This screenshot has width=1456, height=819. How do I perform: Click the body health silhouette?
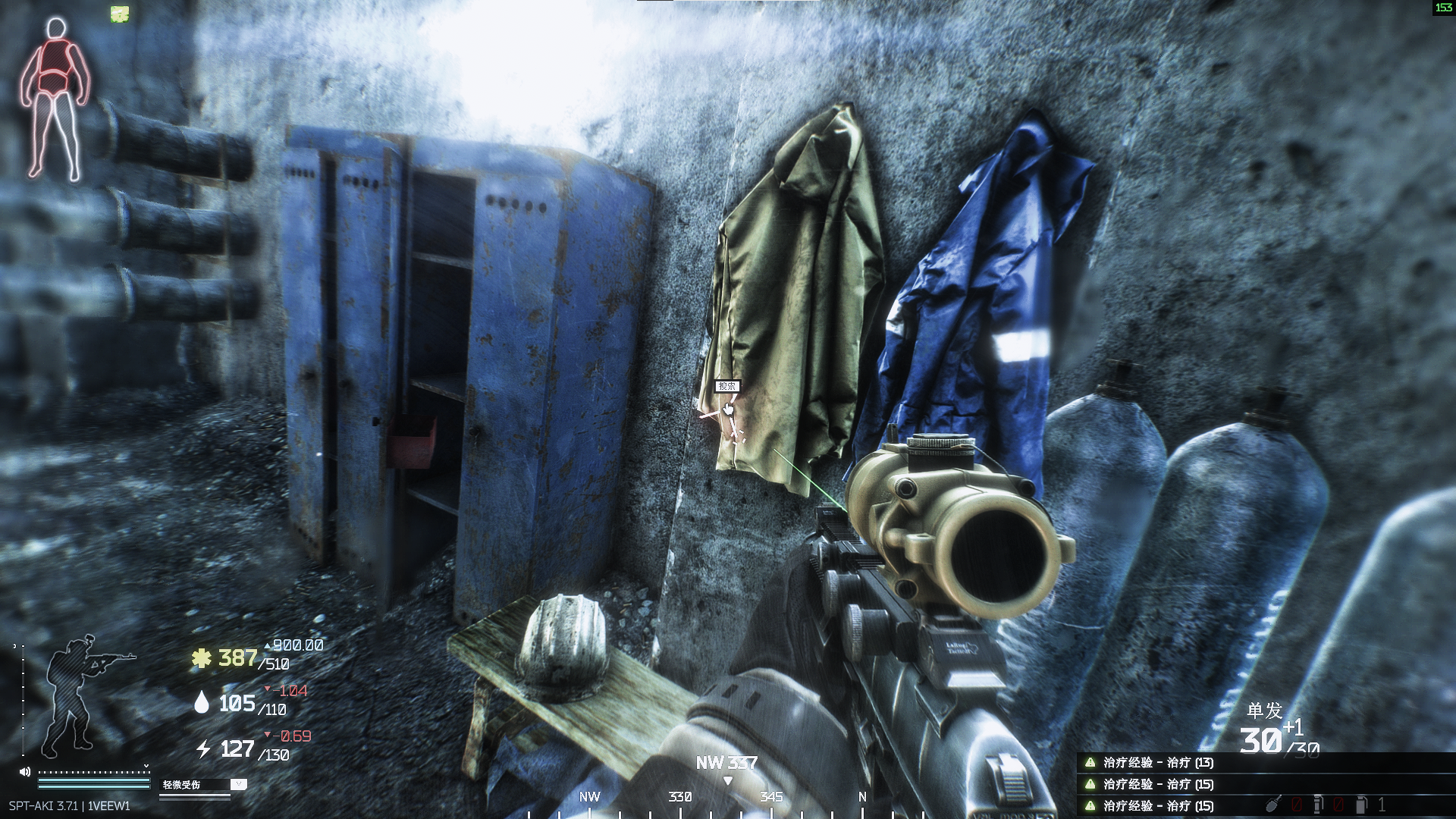pyautogui.click(x=55, y=99)
